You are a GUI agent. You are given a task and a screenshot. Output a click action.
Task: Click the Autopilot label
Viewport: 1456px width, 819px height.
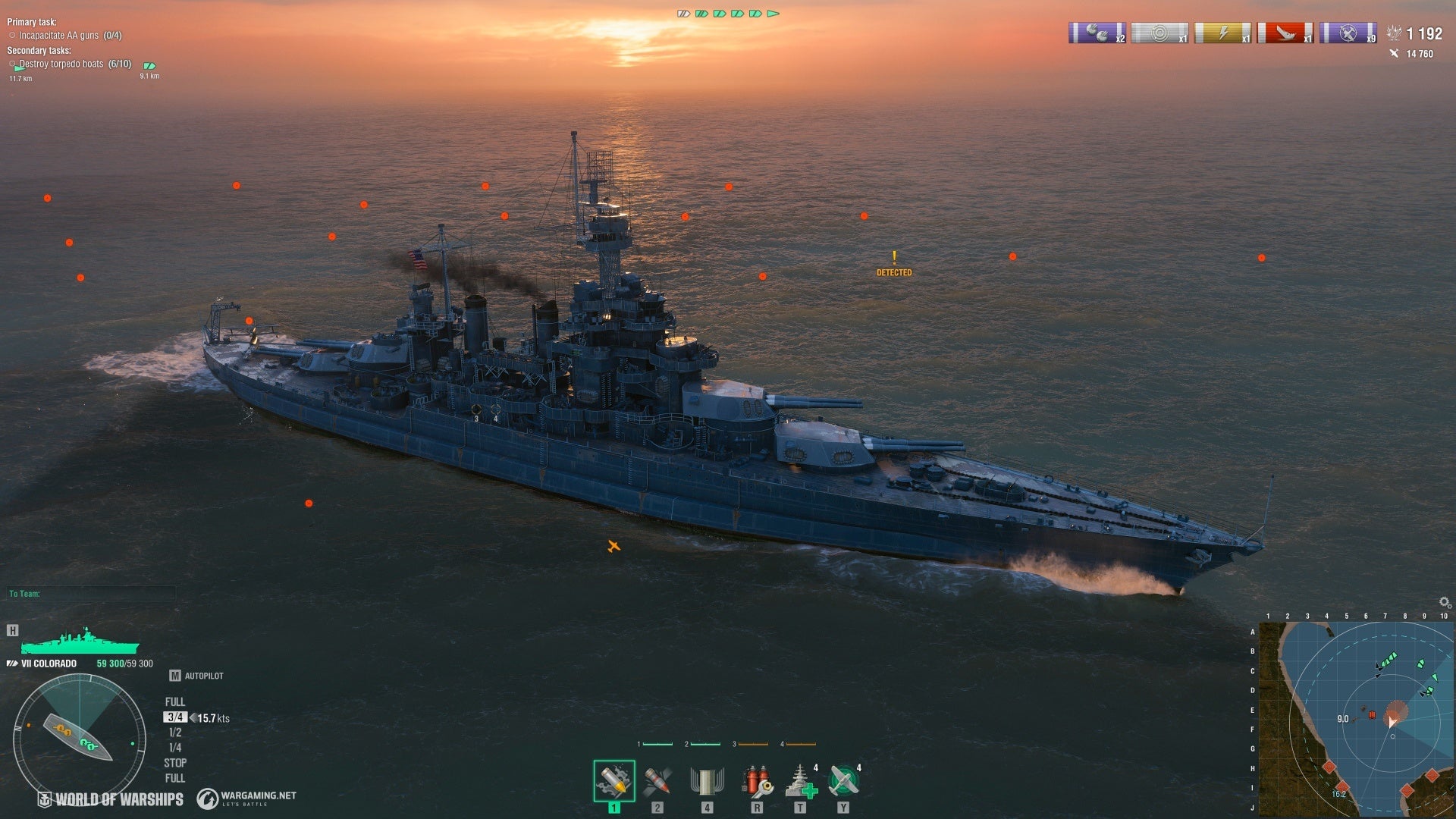[203, 676]
